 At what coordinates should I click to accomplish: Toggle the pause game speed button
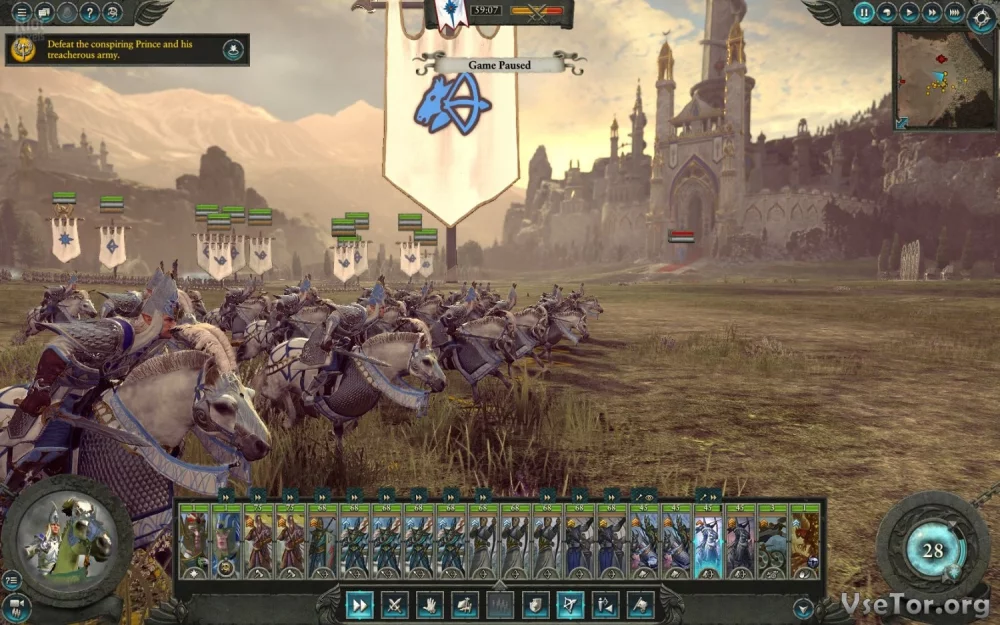click(x=864, y=13)
